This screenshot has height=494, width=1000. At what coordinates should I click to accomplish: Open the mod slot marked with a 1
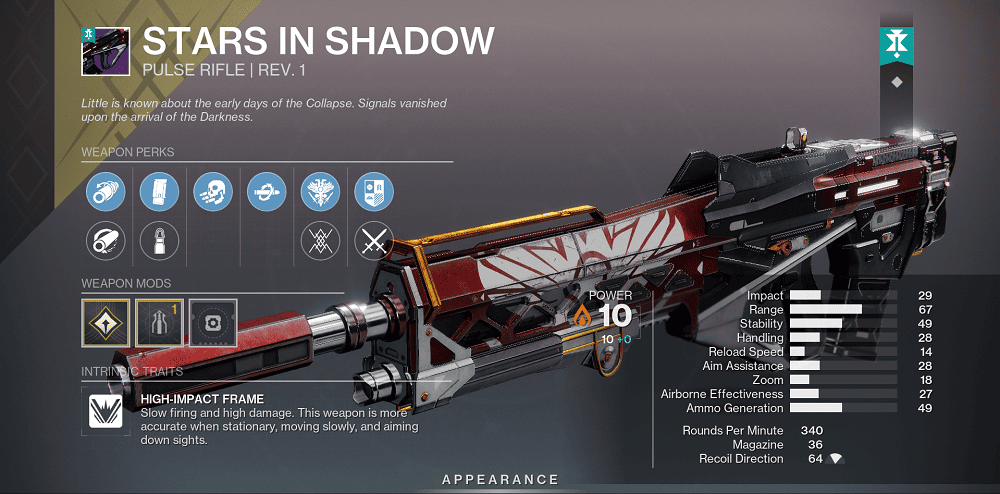point(159,321)
